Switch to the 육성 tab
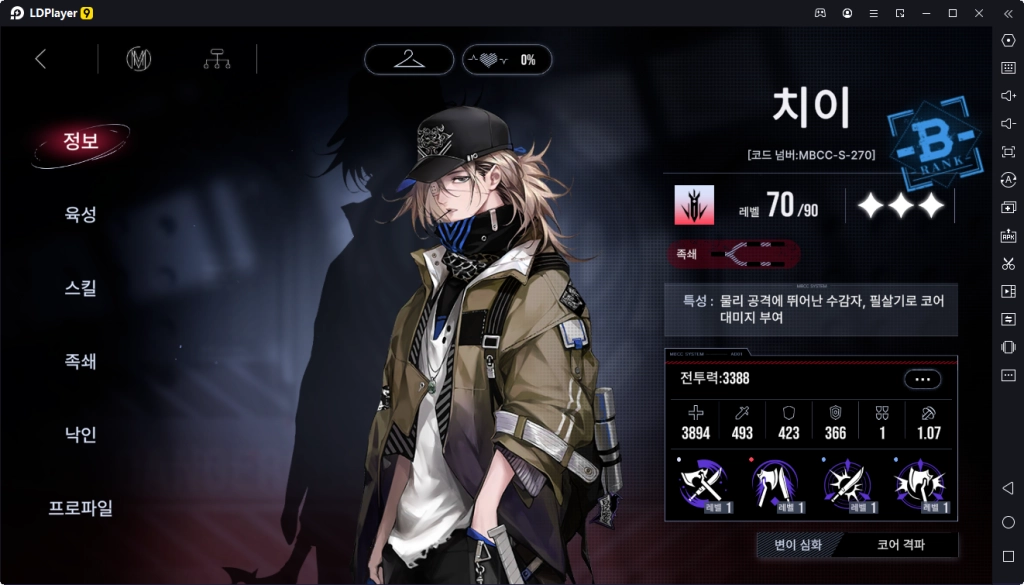1024x585 pixels. 80,214
